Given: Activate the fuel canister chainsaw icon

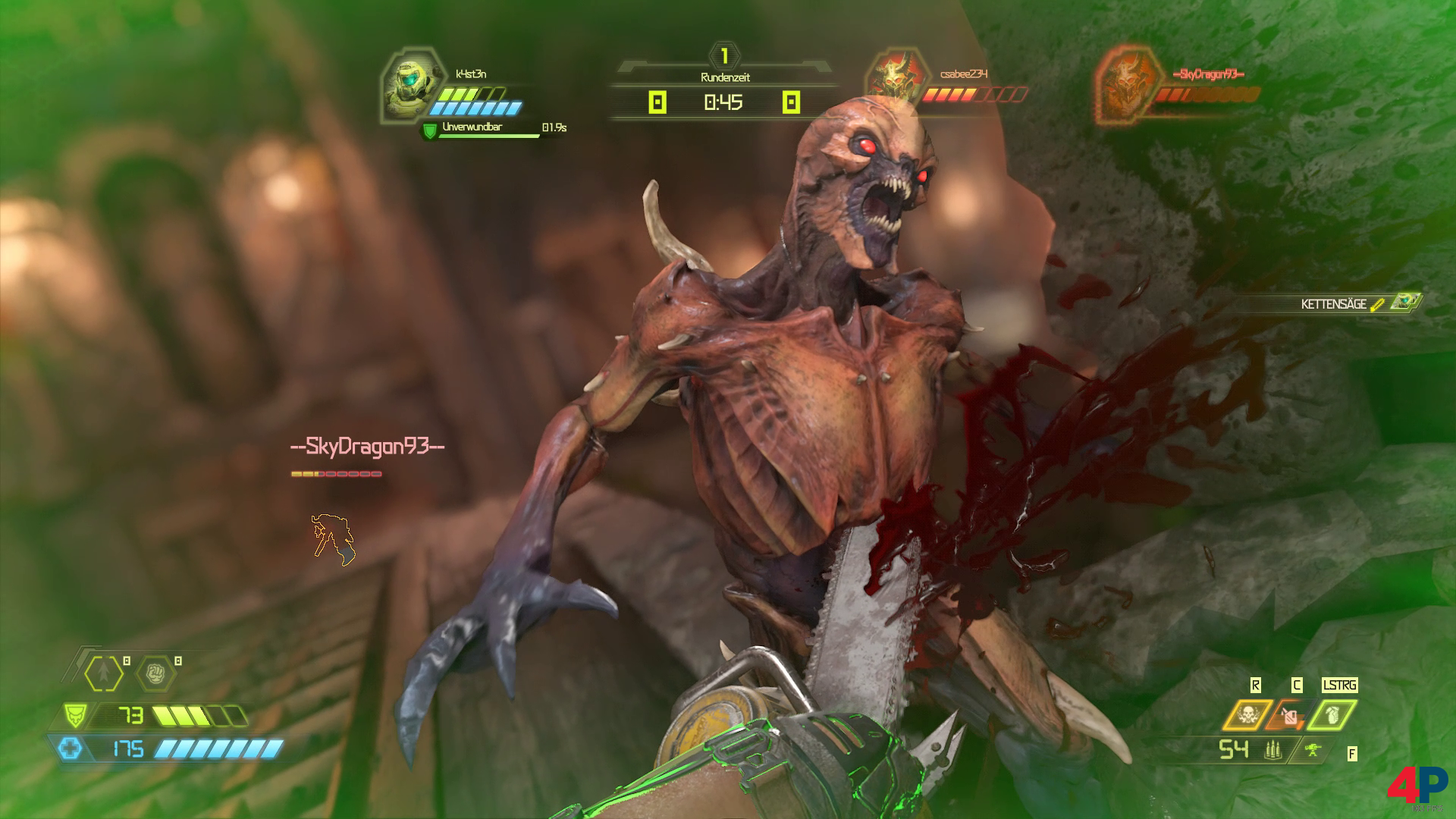Looking at the screenshot, I should coord(1290,715).
